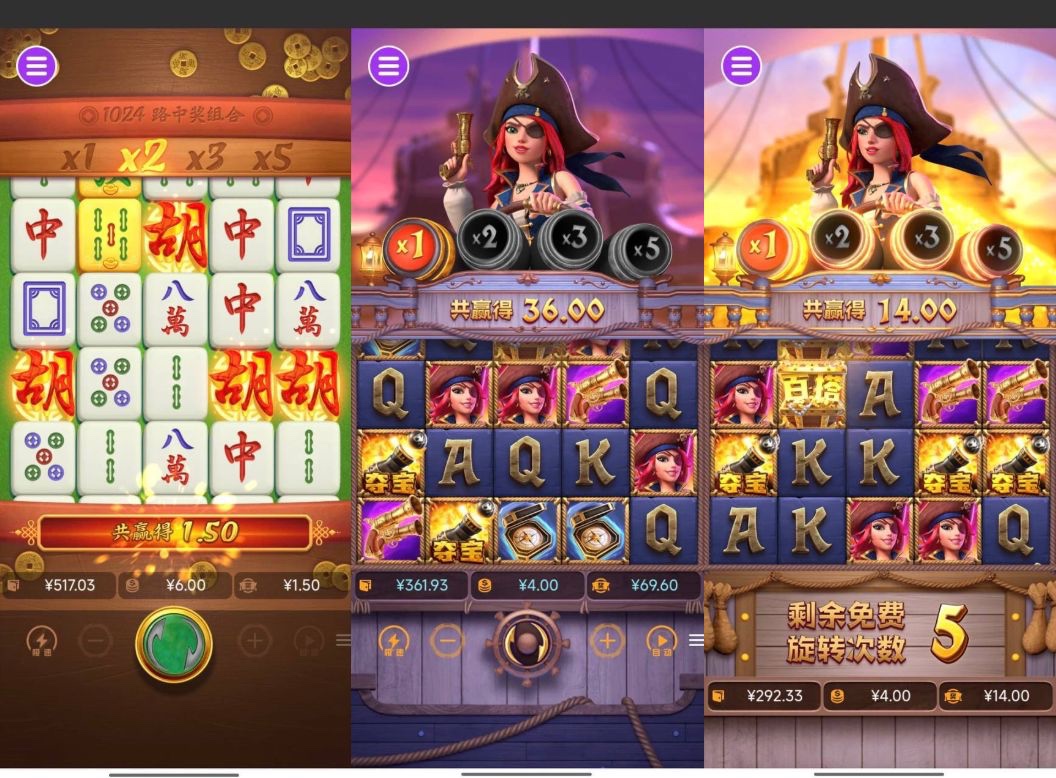Viewport: 1056px width, 778px height.
Task: Open the ¥517.03 wallet balance panel
Action: tap(60, 585)
